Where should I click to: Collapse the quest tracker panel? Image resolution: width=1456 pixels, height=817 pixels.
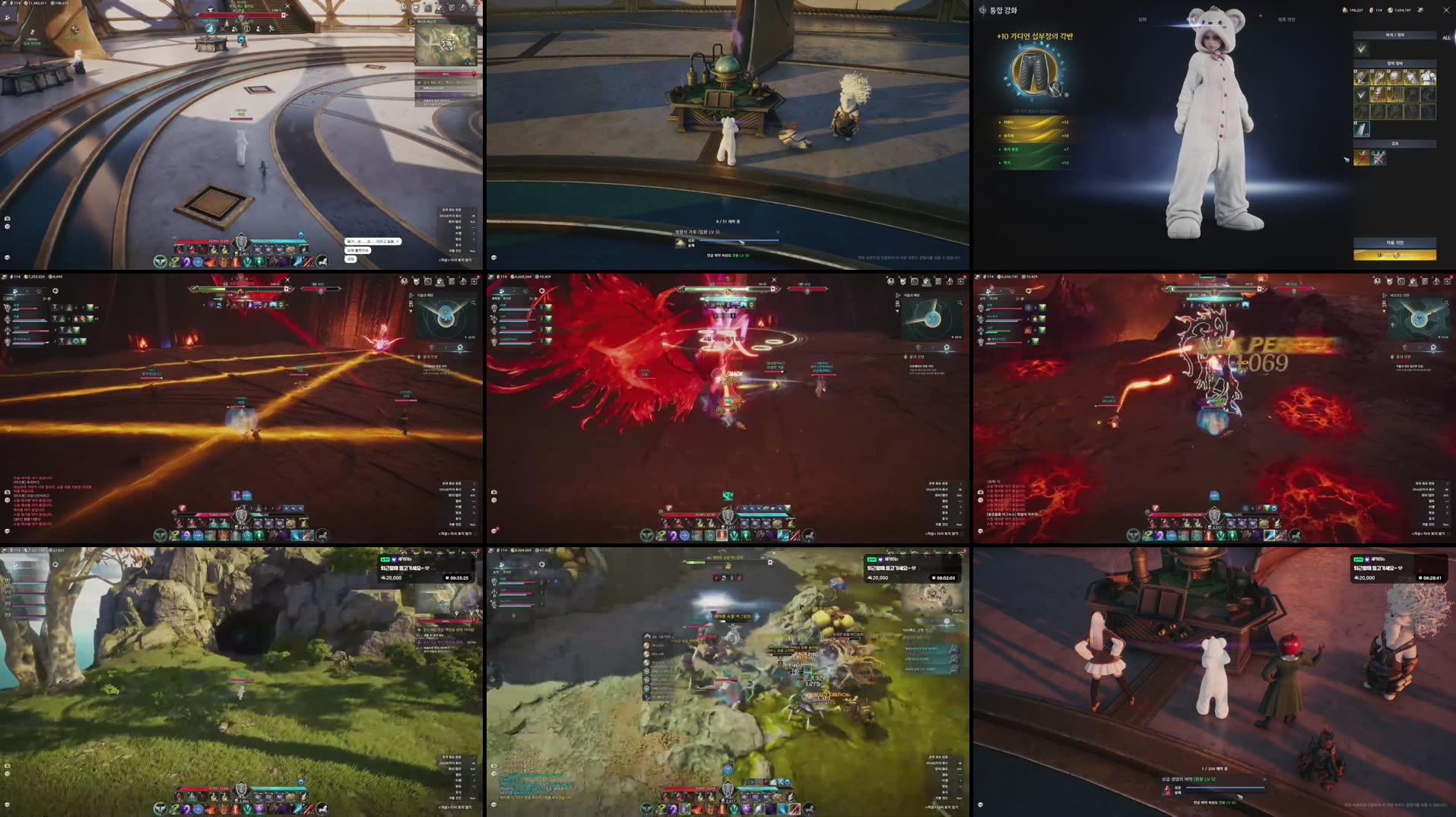click(474, 74)
